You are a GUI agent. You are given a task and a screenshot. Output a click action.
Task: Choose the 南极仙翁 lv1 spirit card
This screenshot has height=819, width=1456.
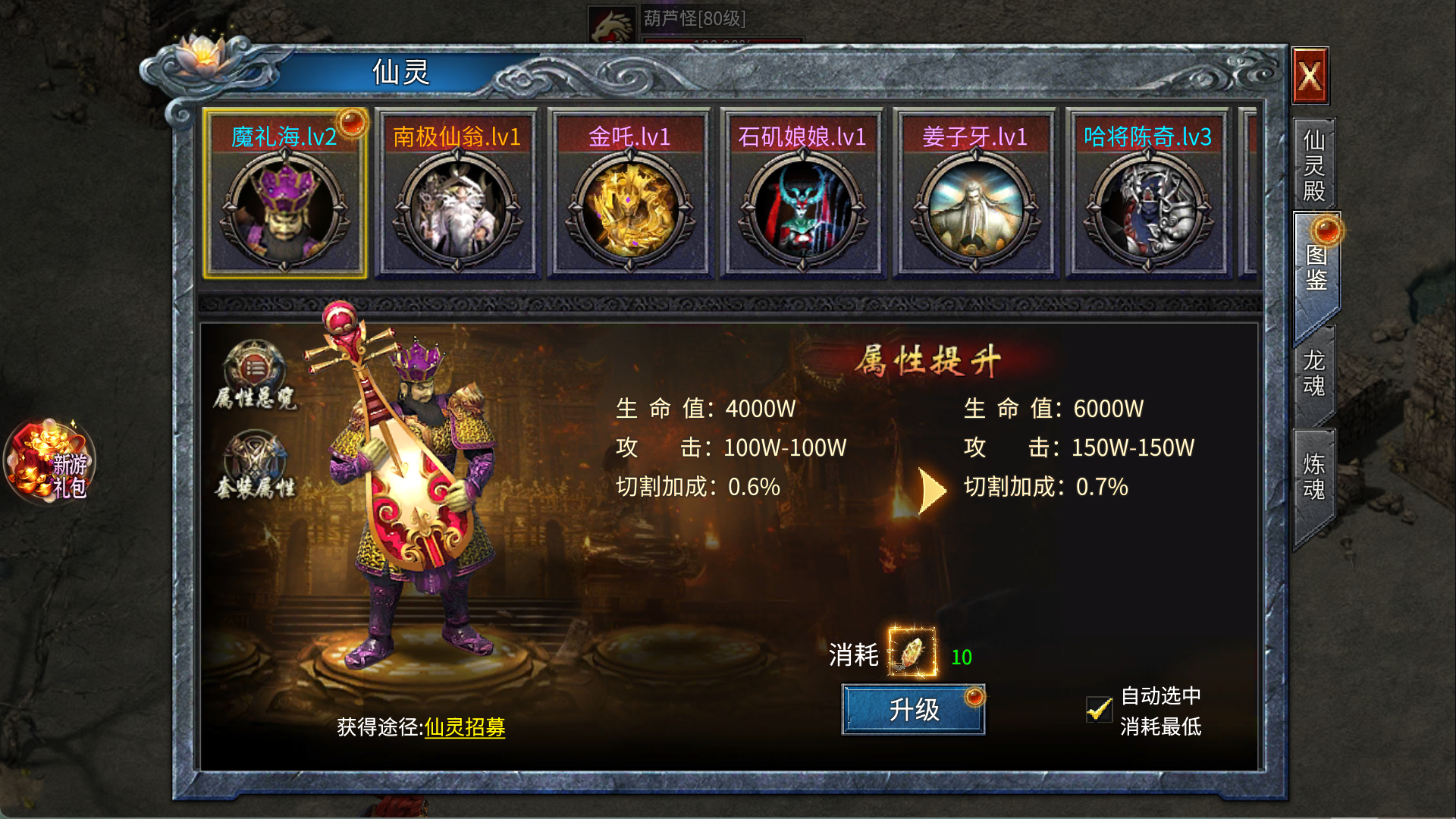pos(457,195)
